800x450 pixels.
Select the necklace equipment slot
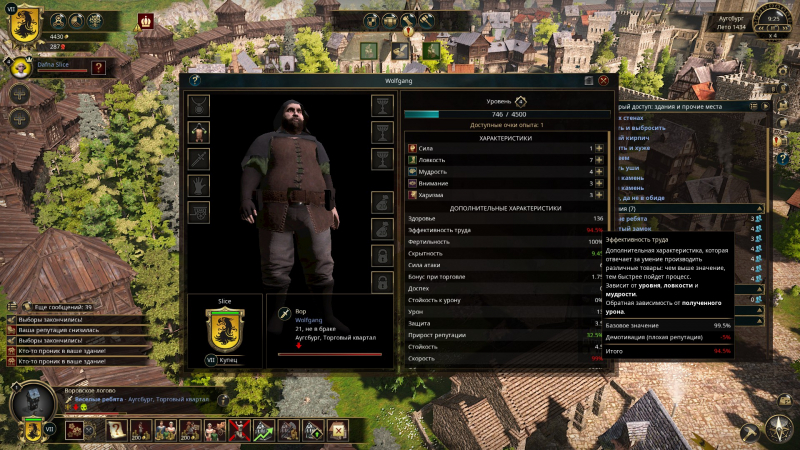[199, 105]
